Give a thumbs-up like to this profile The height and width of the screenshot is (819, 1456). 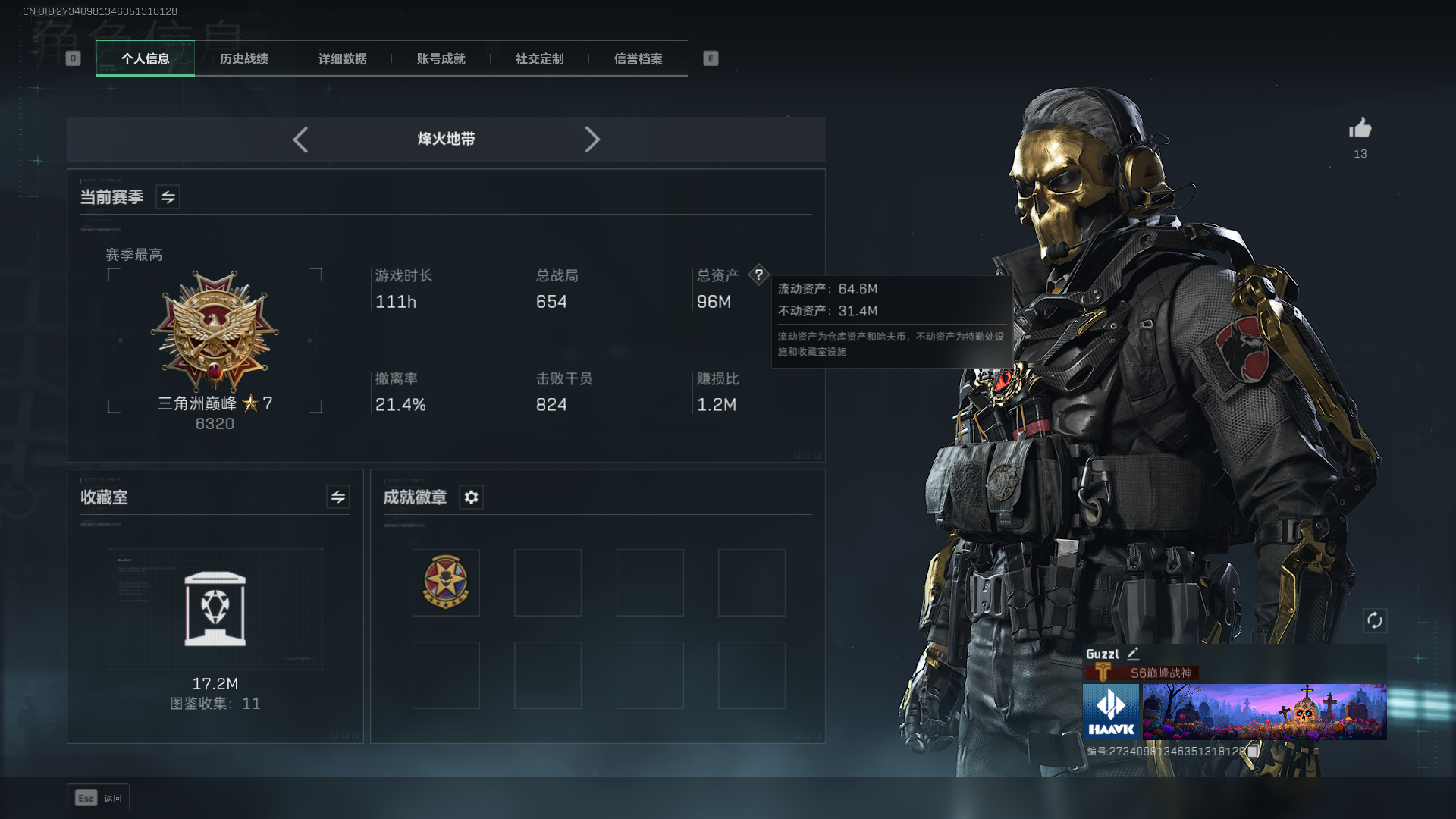(1360, 128)
